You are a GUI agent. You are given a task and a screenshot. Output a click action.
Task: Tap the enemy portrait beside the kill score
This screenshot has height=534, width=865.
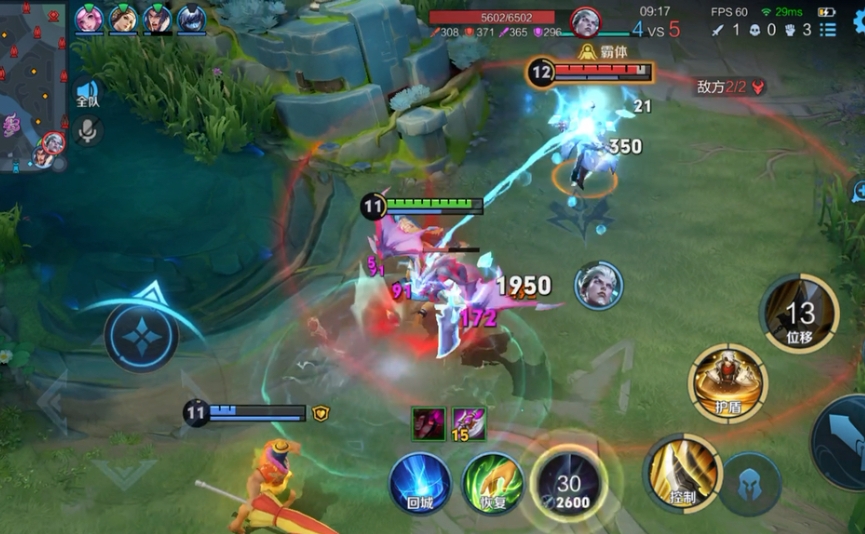585,21
